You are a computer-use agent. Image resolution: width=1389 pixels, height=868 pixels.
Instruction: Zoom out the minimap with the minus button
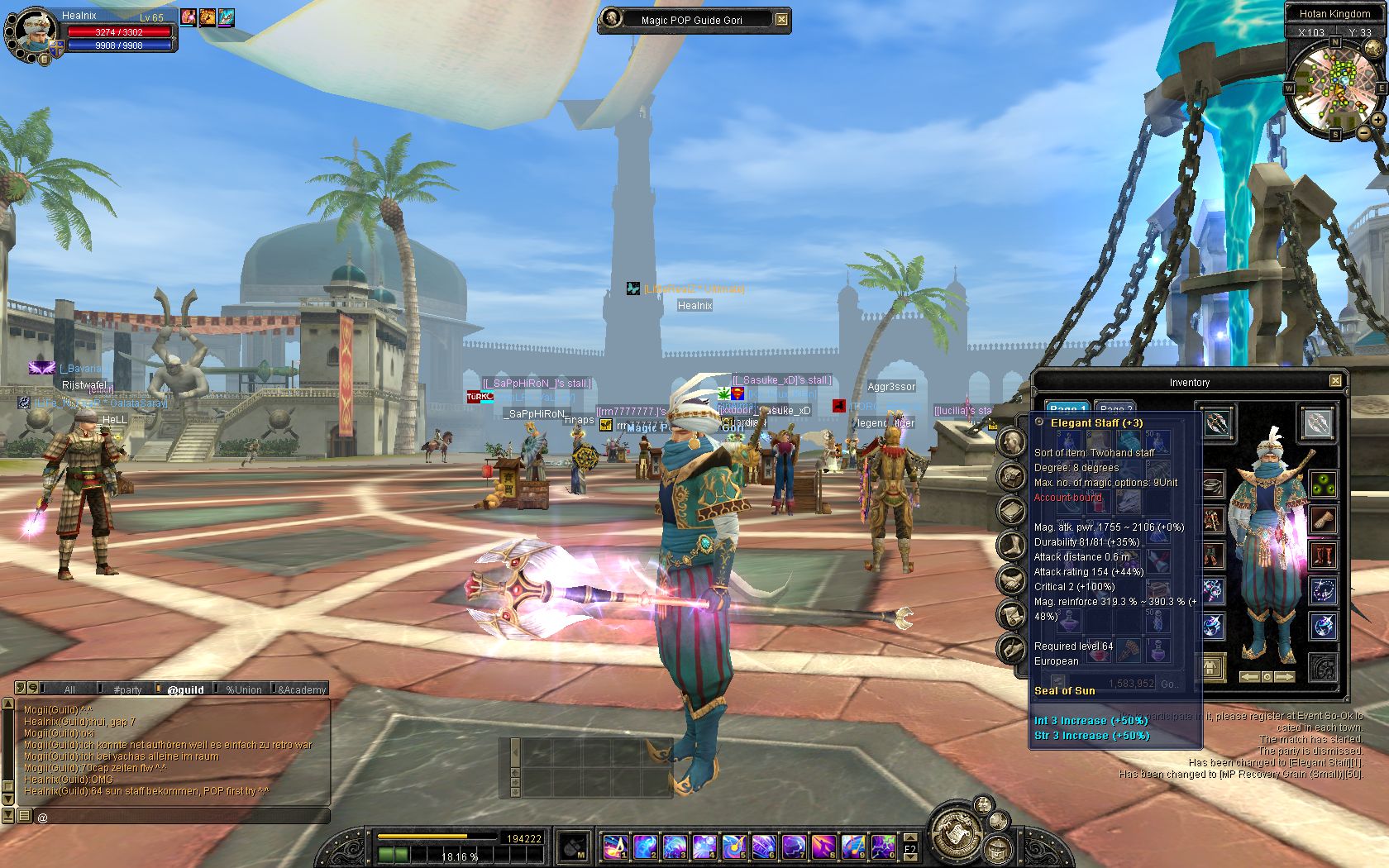pyautogui.click(x=1362, y=132)
